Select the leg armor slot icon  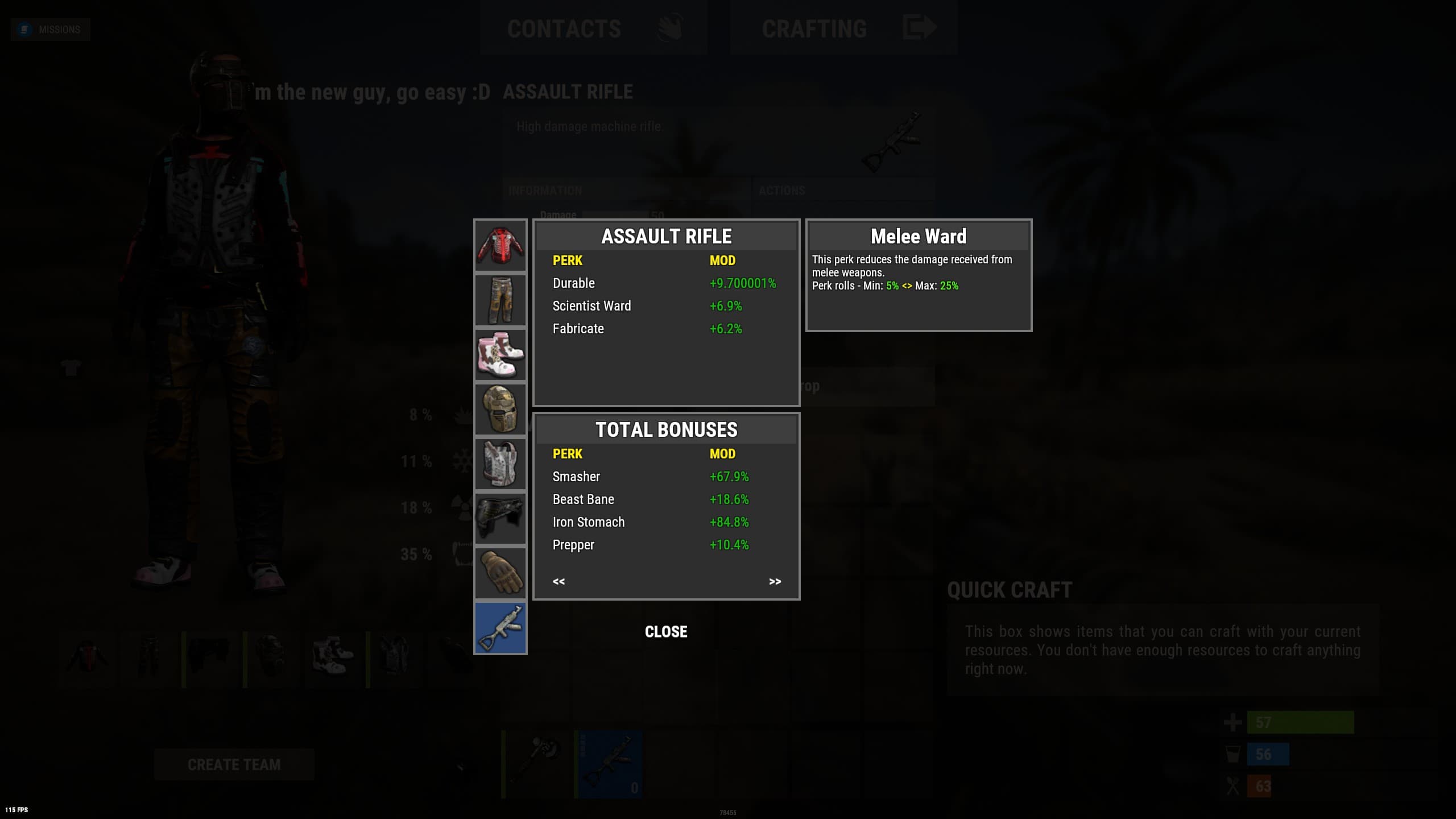tap(500, 518)
